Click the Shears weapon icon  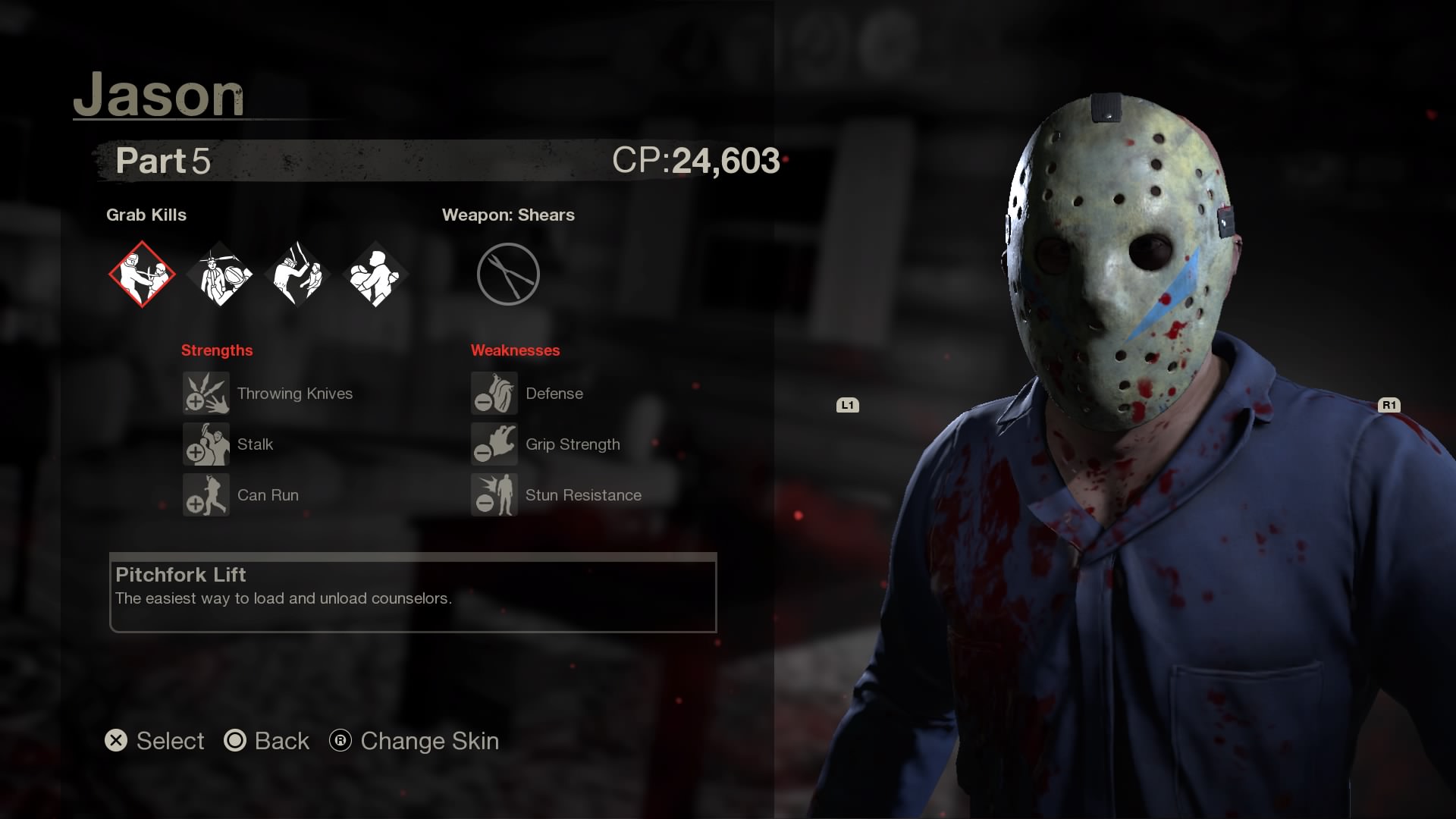pyautogui.click(x=508, y=274)
